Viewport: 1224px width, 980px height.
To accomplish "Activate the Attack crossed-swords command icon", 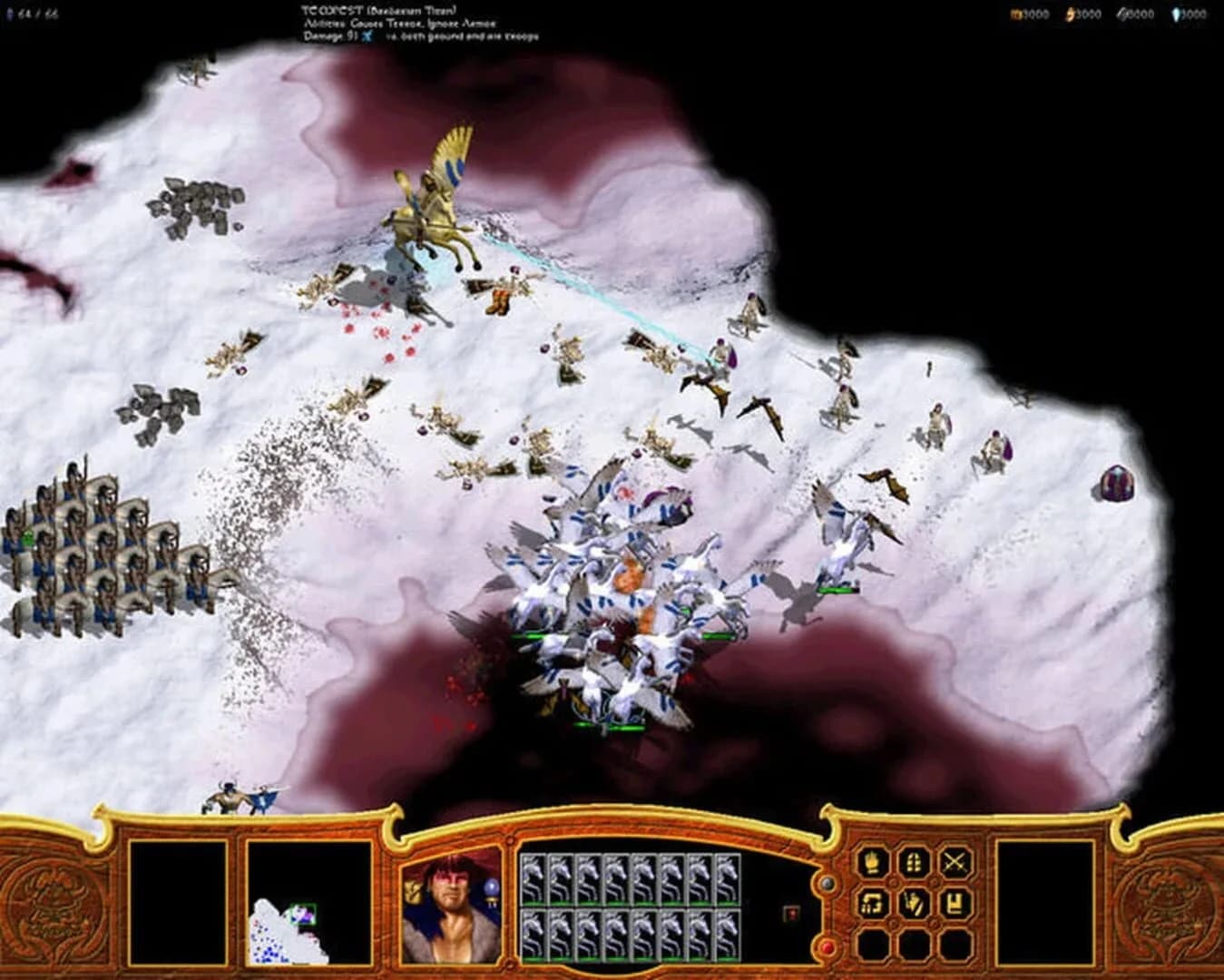I will pyautogui.click(x=954, y=862).
